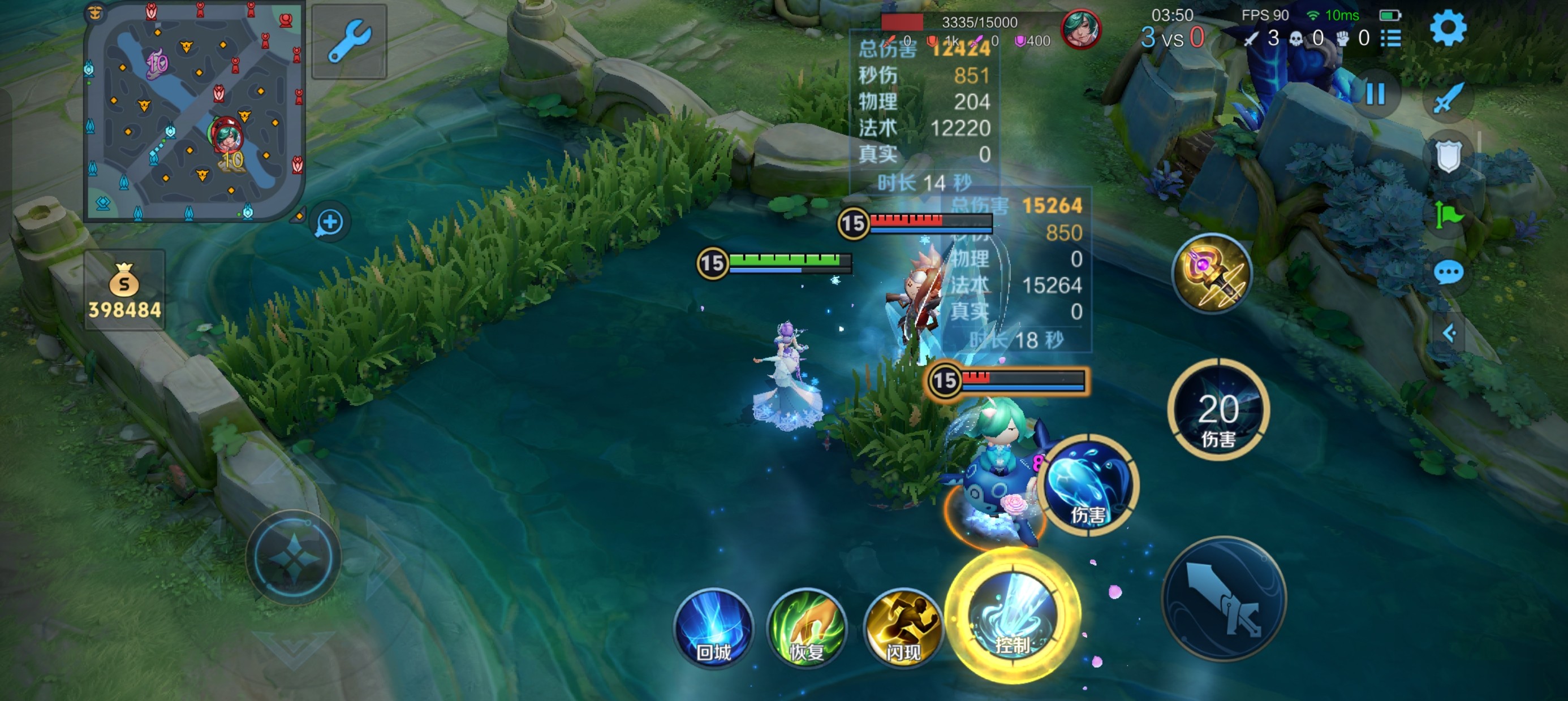Image resolution: width=1568 pixels, height=701 pixels.
Task: Hit the basic attack sword button
Action: pyautogui.click(x=1224, y=599)
